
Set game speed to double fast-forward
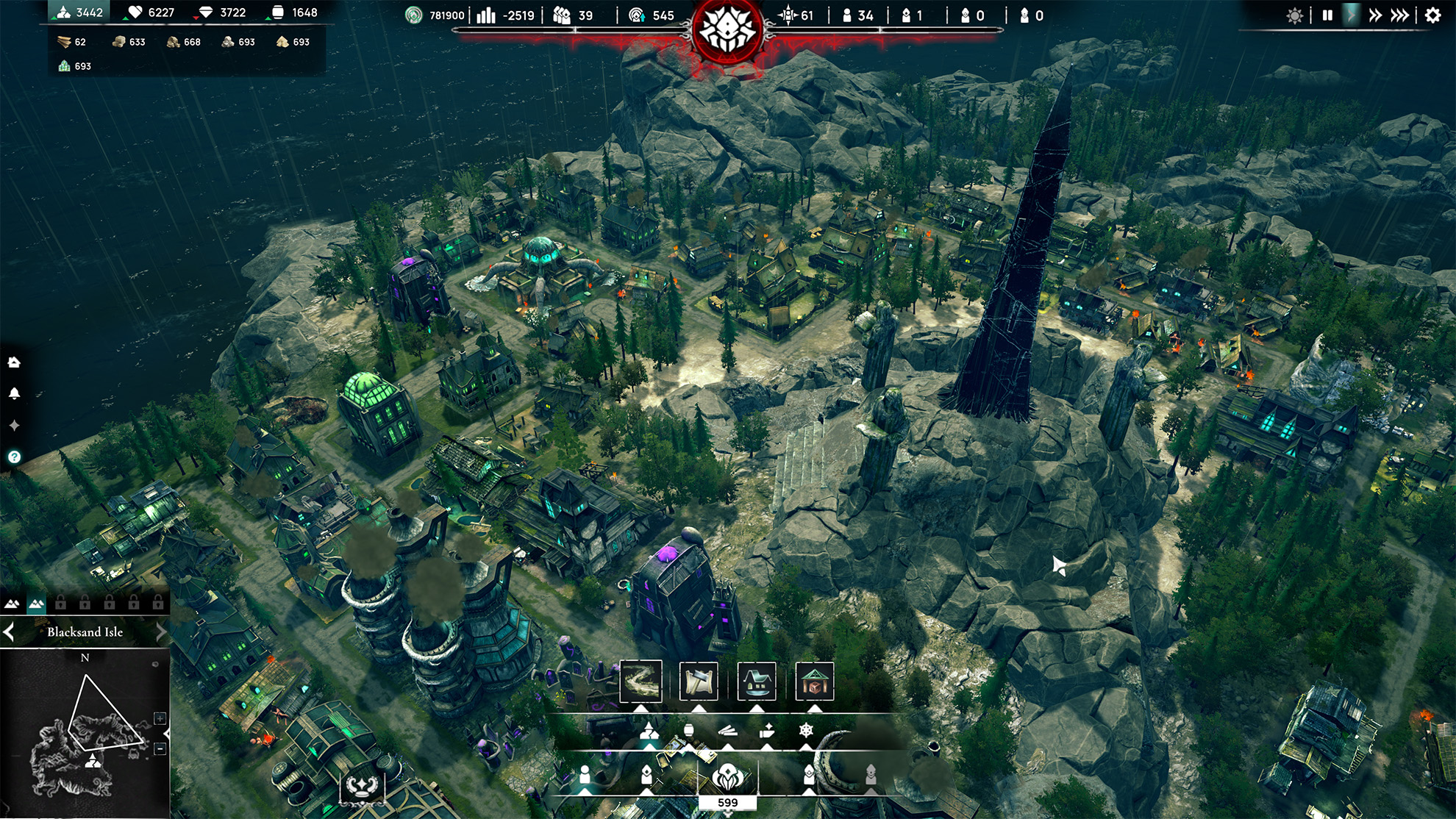[x=1375, y=15]
